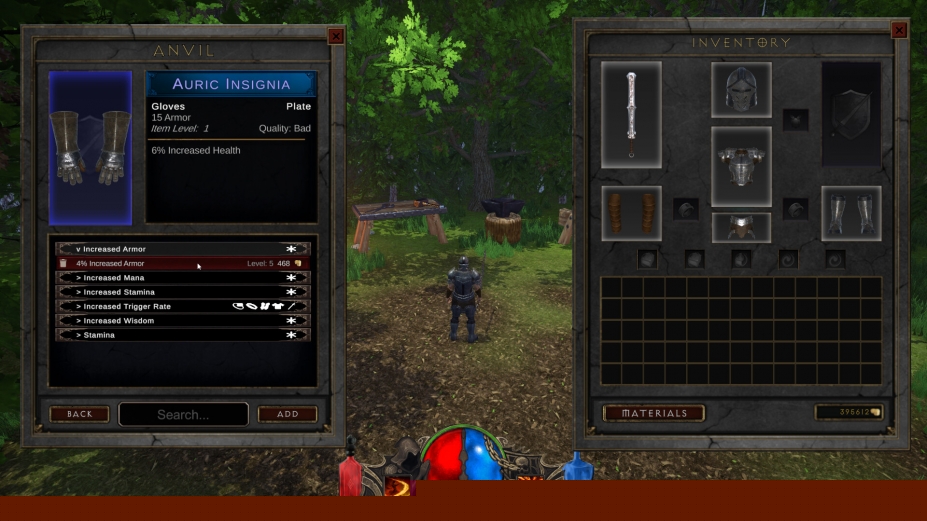Add the selected modifier with Add
This screenshot has height=521, width=927.
click(x=287, y=414)
